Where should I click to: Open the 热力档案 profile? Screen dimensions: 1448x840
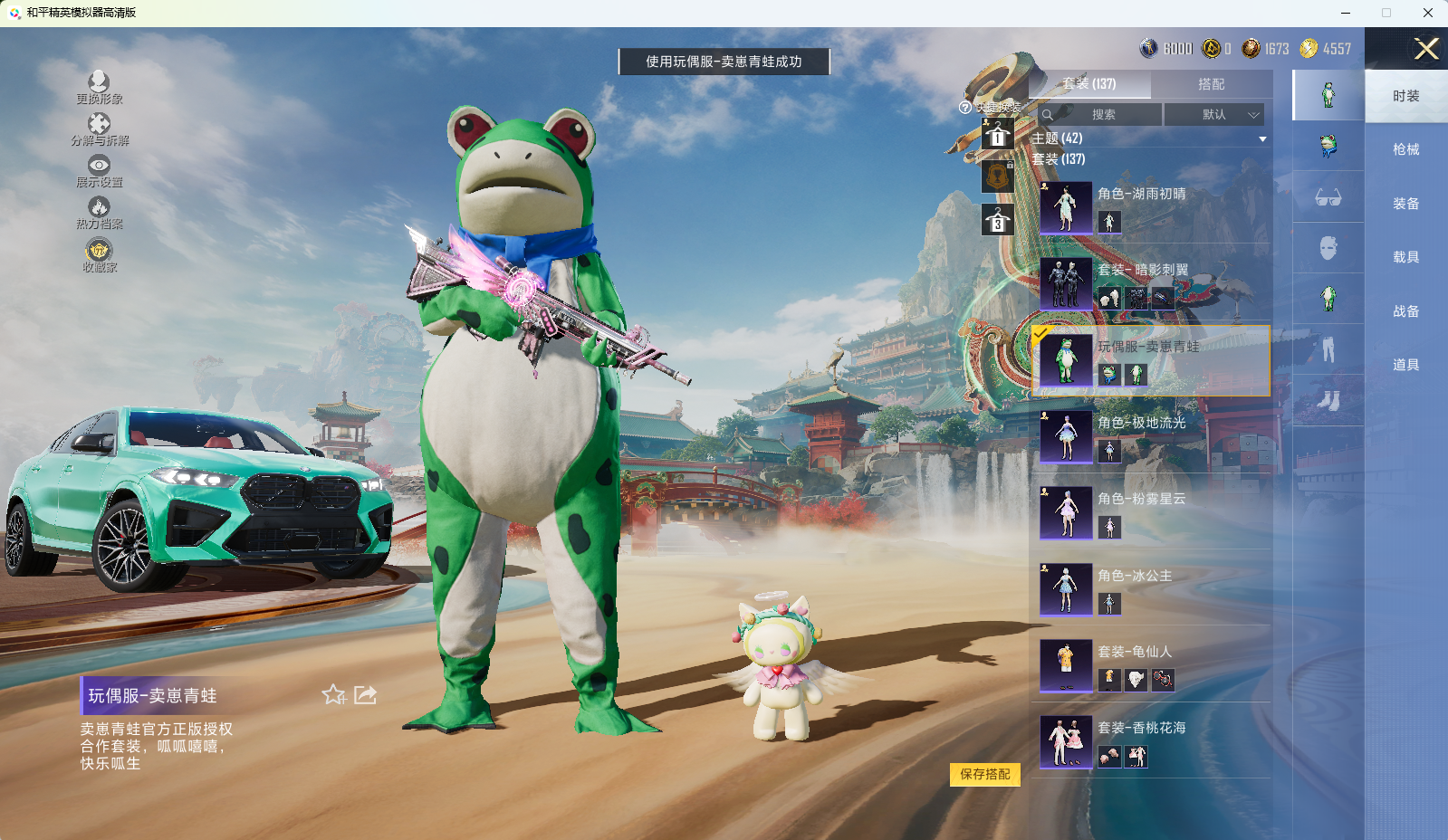[x=99, y=213]
